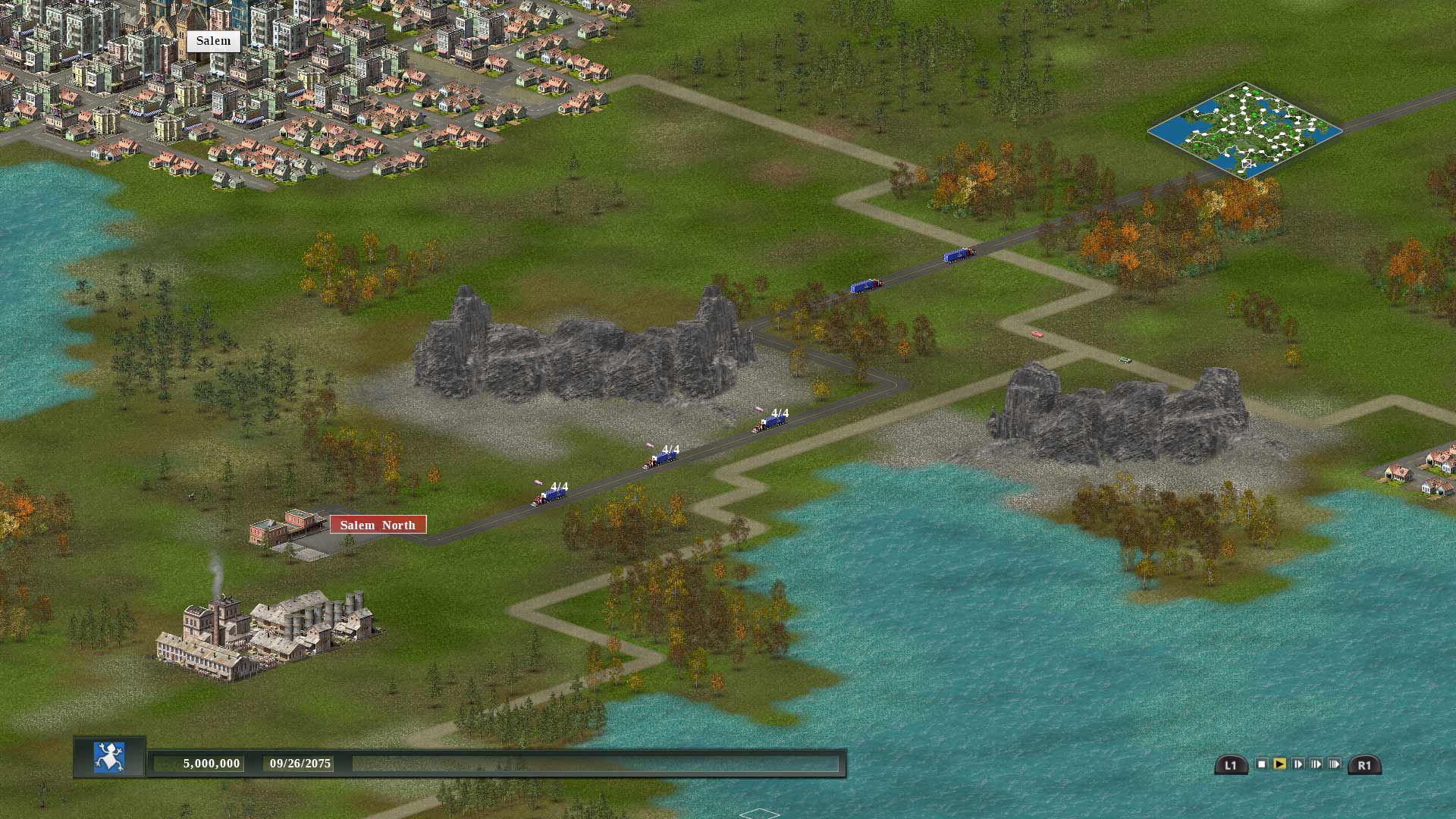Click the Salem city name label

[213, 40]
